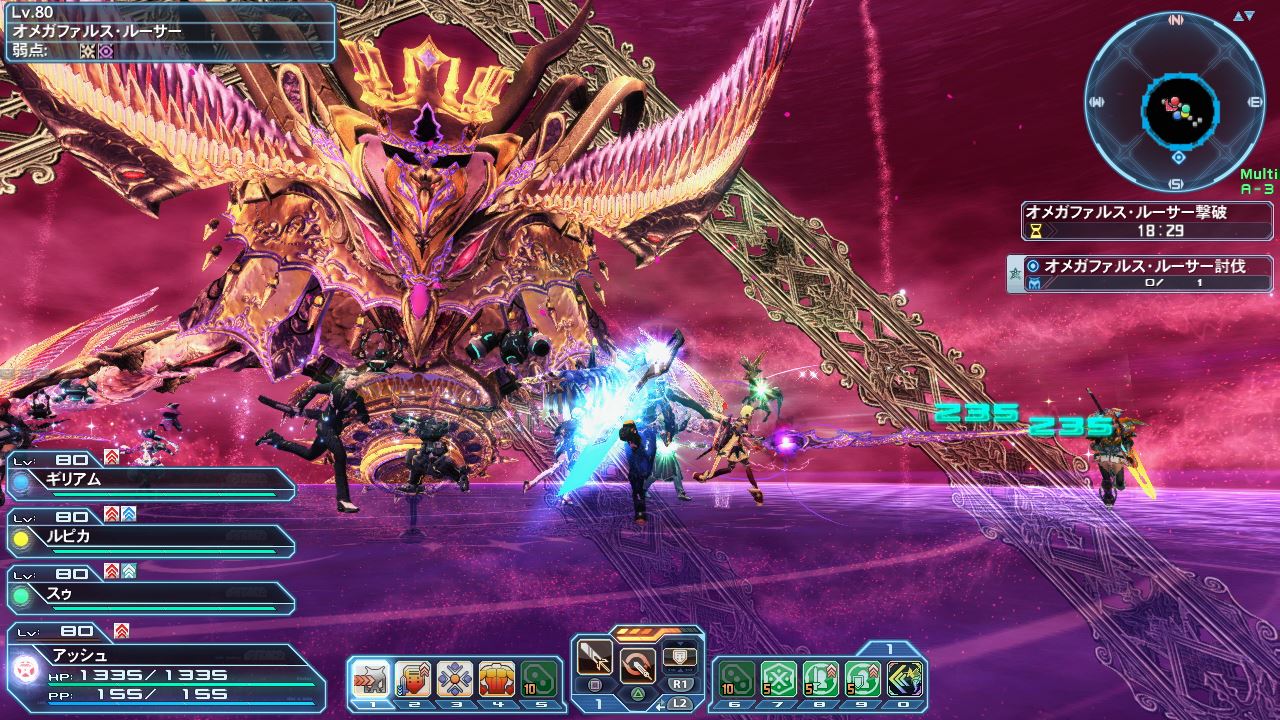Select the sword attack weapon palette icon

coord(595,659)
